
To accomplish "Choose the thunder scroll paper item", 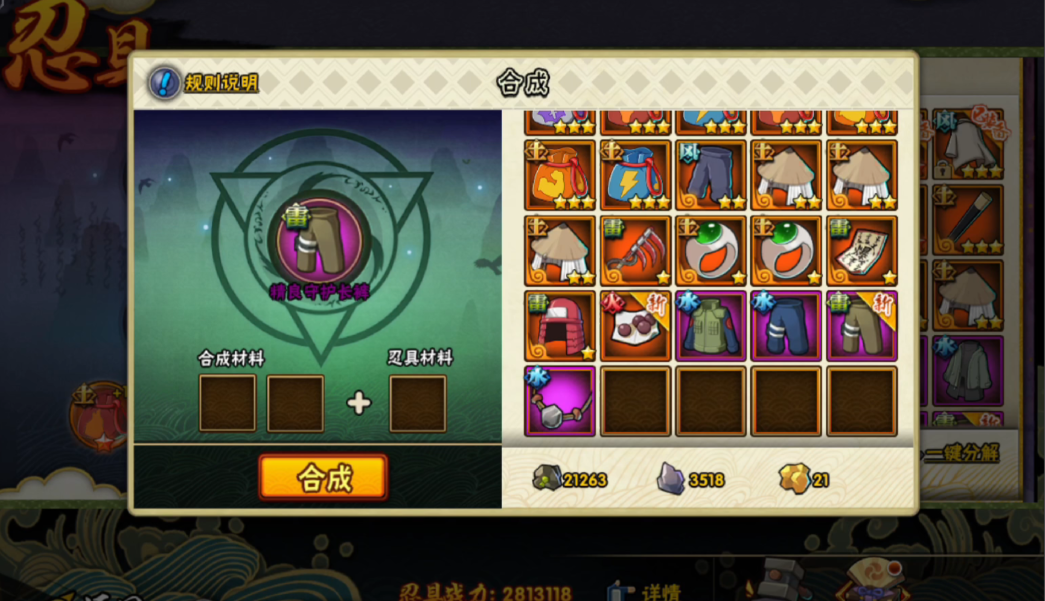I will [861, 250].
